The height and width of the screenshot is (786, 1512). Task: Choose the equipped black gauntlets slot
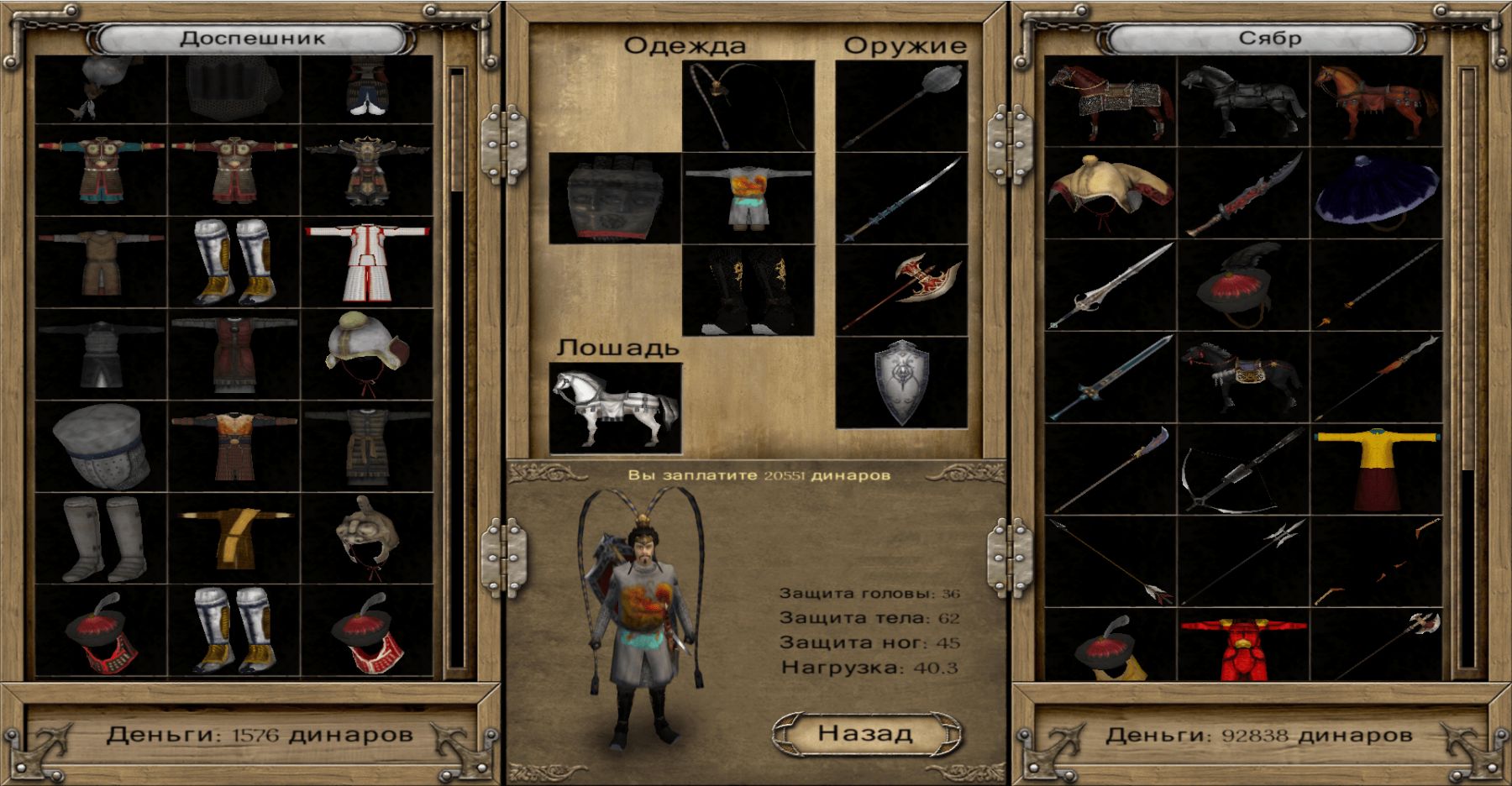click(615, 199)
